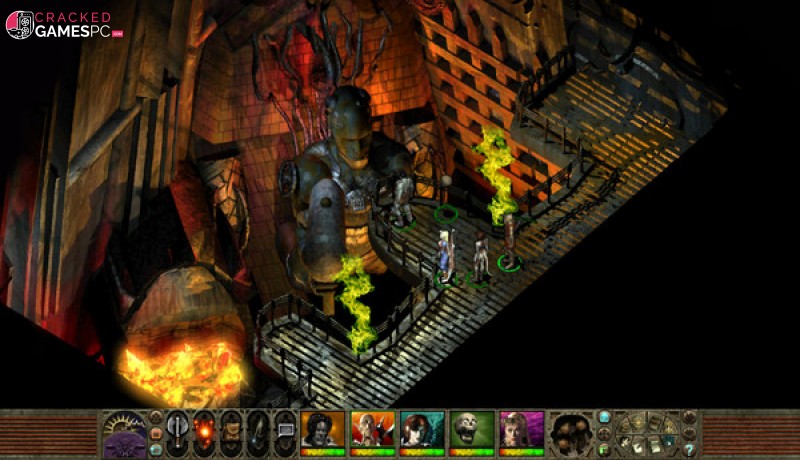Screen dimensions: 800x460
Task: Click the question mark help button
Action: pyautogui.click(x=689, y=450)
